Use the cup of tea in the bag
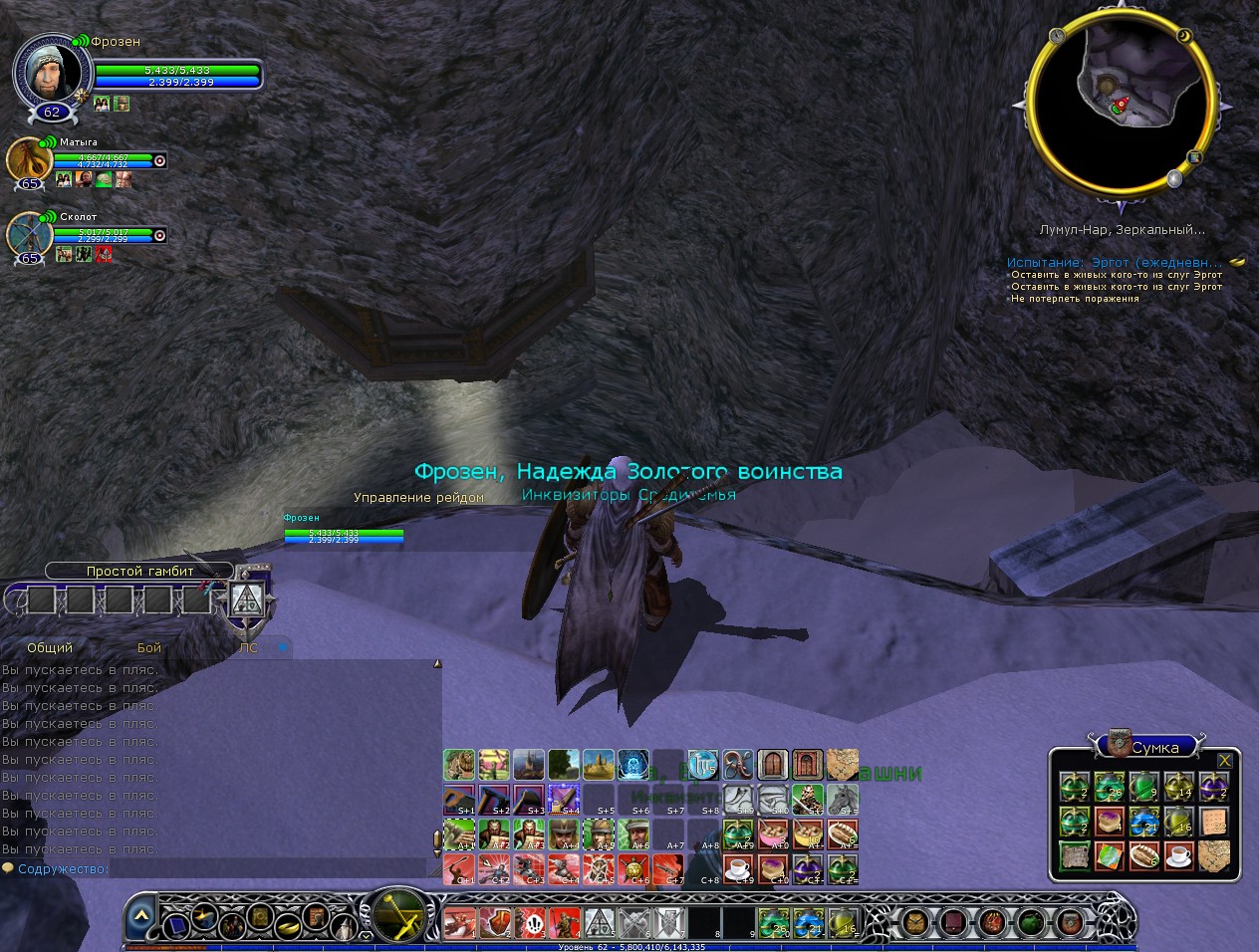Image resolution: width=1259 pixels, height=952 pixels. (x=1178, y=855)
